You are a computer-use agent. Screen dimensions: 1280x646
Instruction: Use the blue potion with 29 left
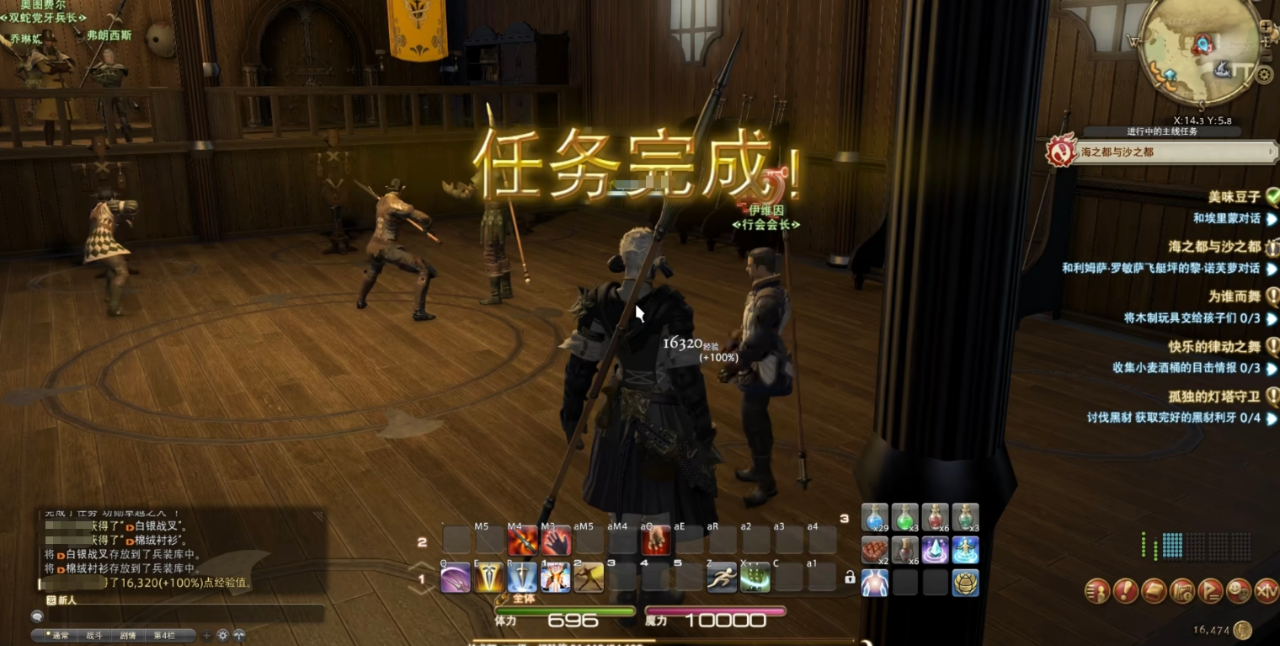pyautogui.click(x=875, y=517)
